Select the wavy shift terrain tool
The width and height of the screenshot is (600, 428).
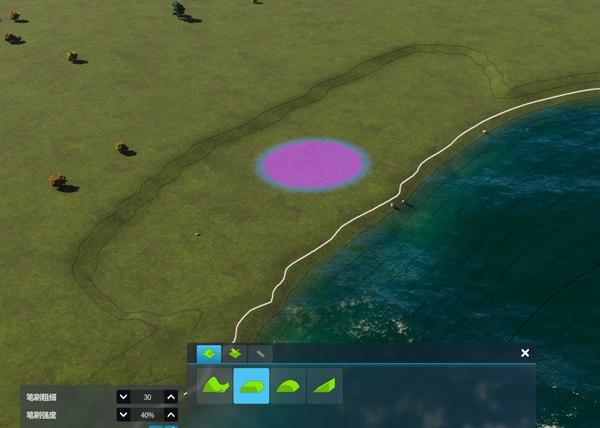[x=215, y=385]
